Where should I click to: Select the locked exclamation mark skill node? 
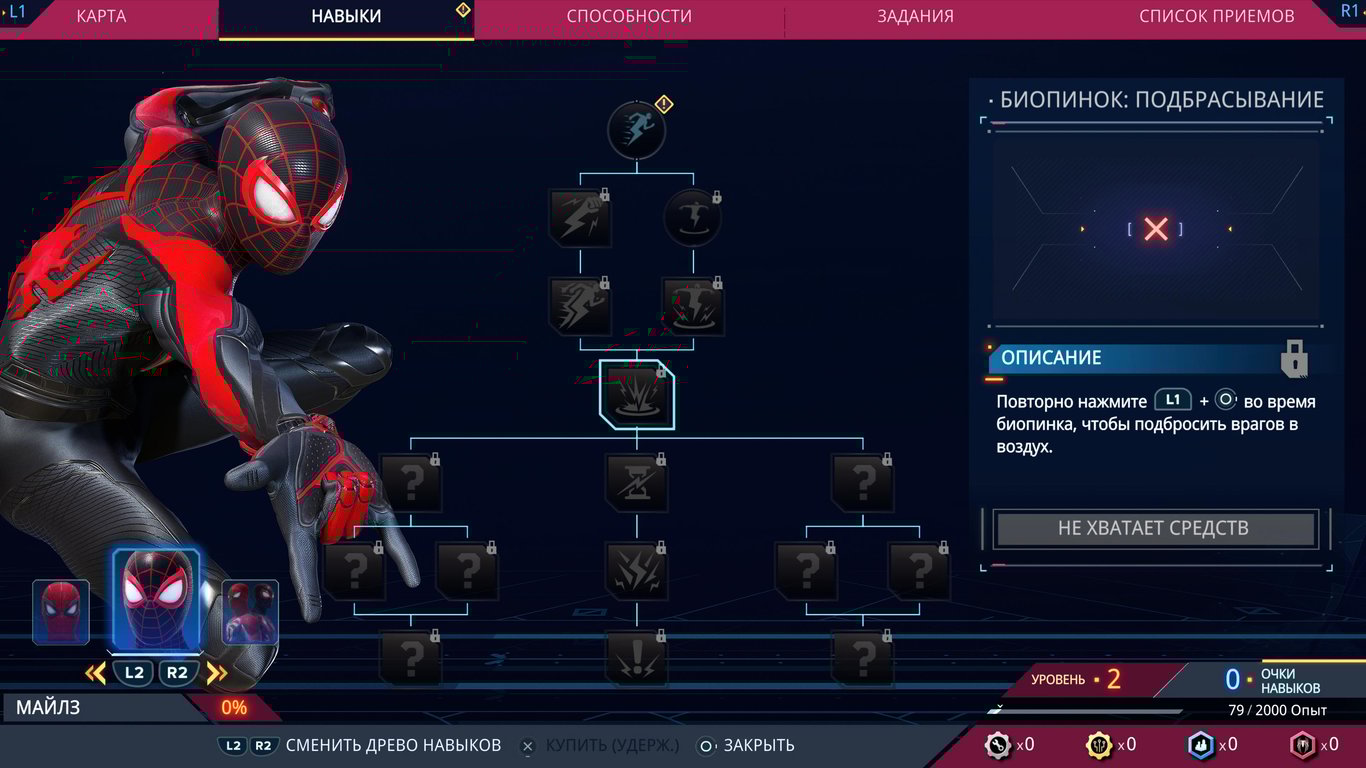637,658
